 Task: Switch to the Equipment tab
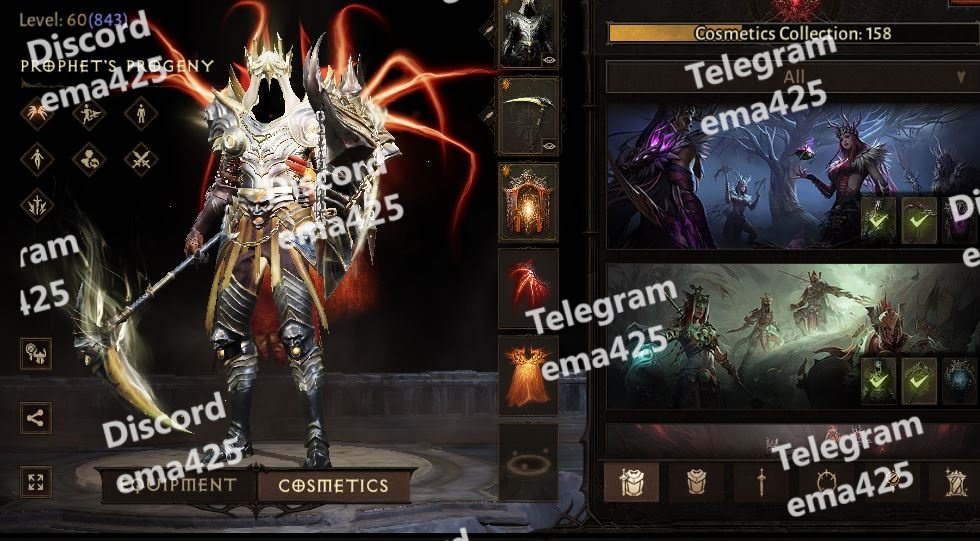point(176,486)
